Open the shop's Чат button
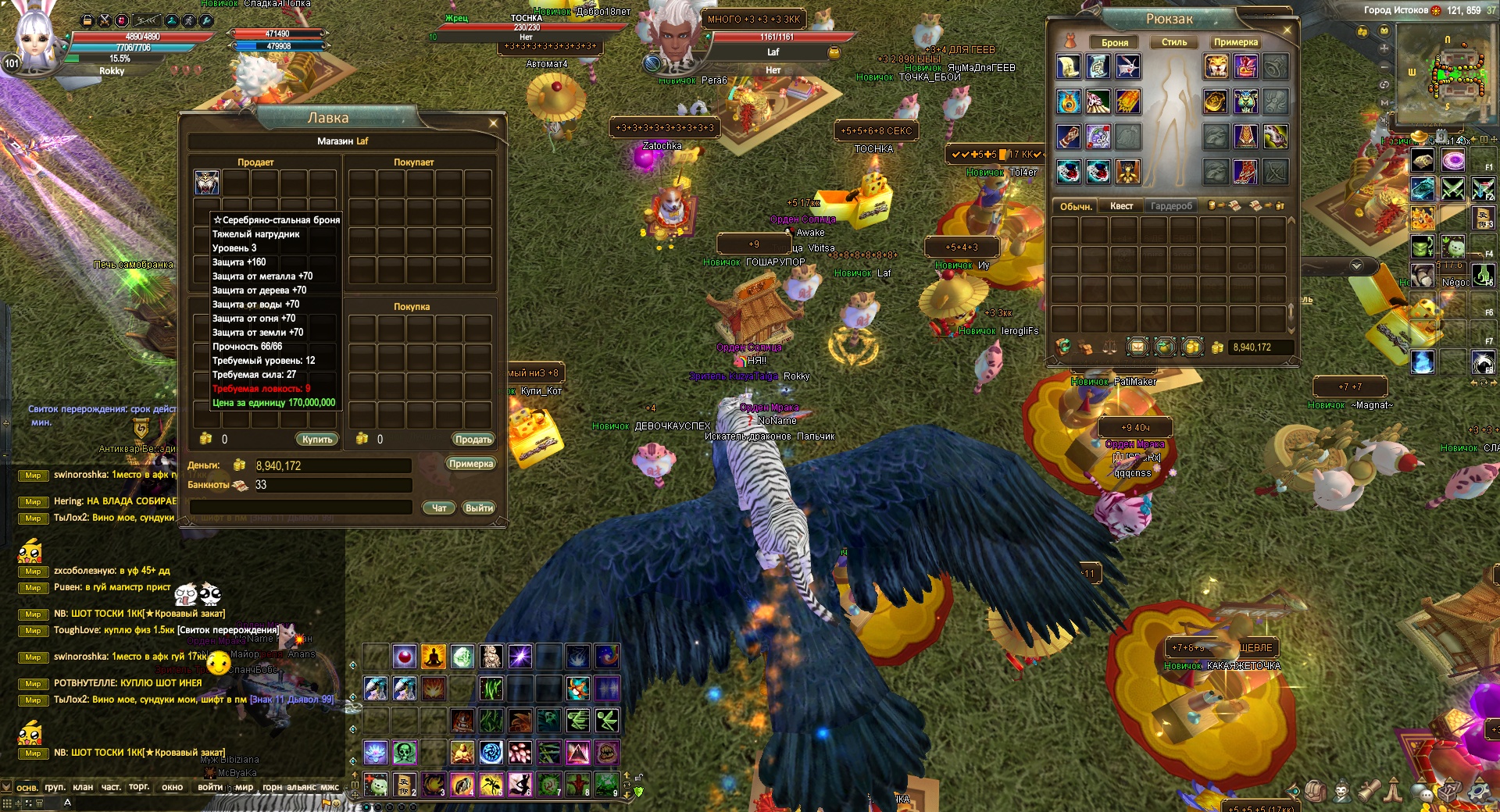The image size is (1500, 812). (x=439, y=508)
